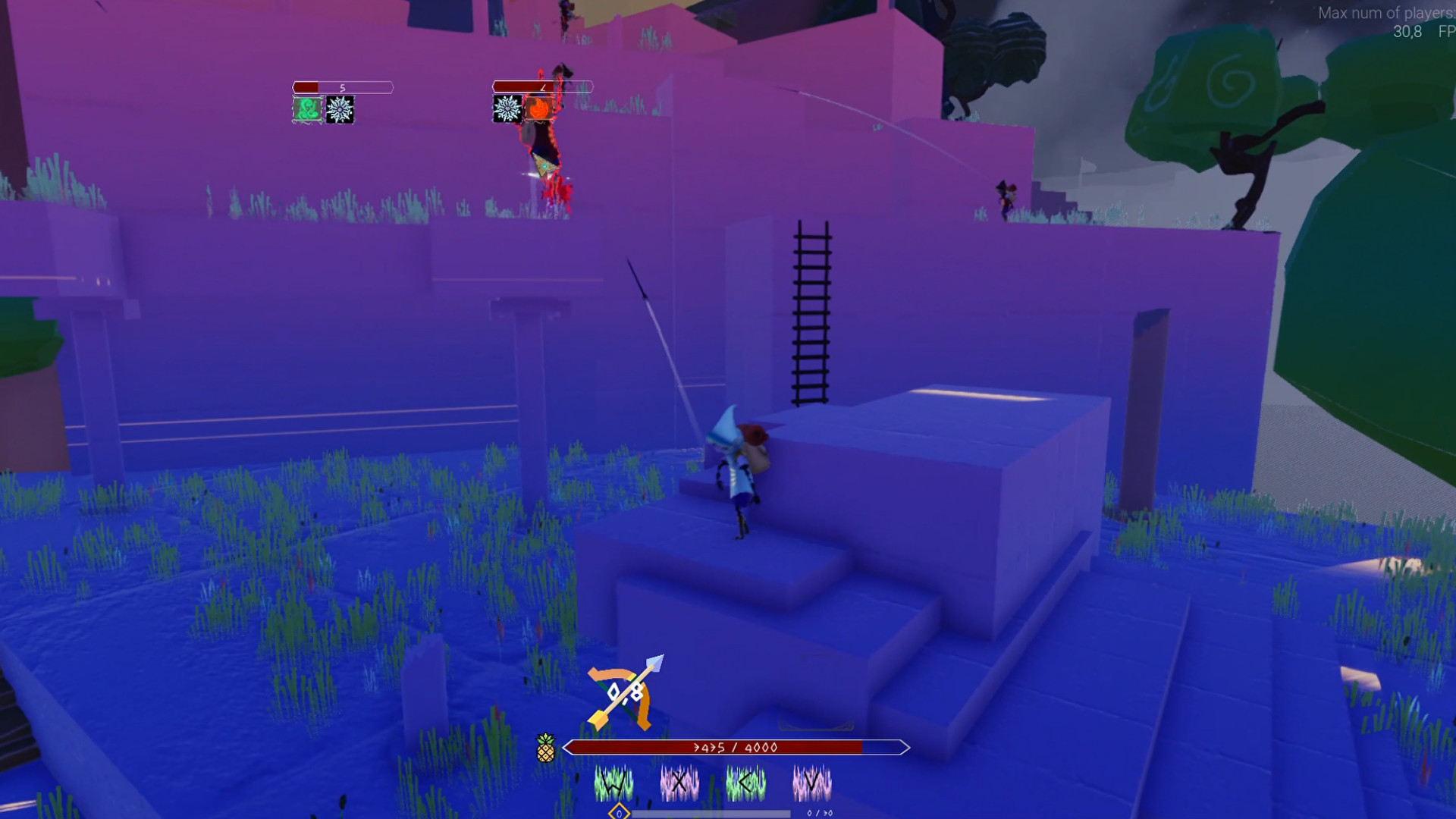Viewport: 1456px width, 819px height.
Task: Click the snowflake debuff on the right enemy
Action: coord(507,109)
